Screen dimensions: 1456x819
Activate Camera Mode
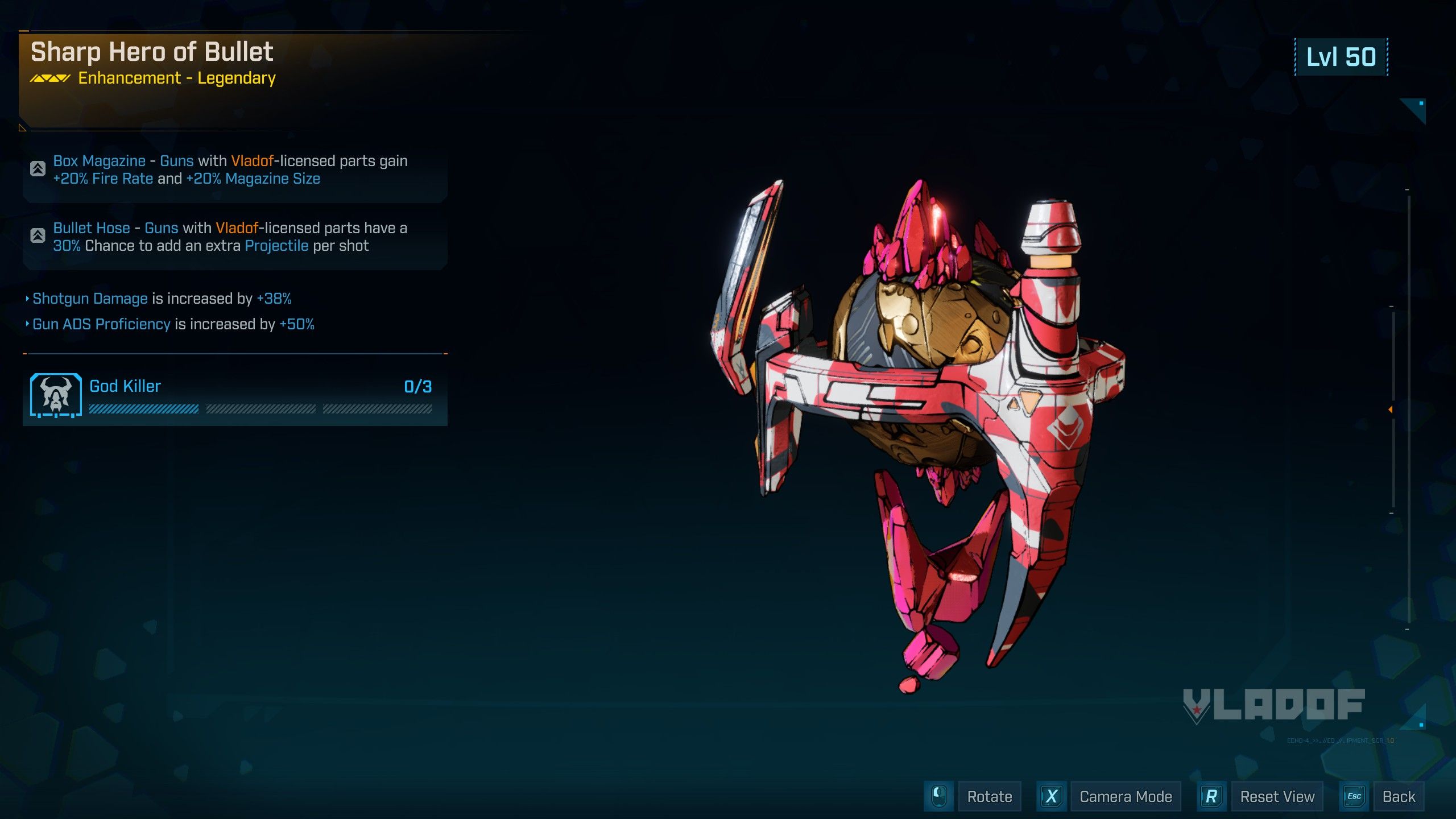(x=1125, y=797)
